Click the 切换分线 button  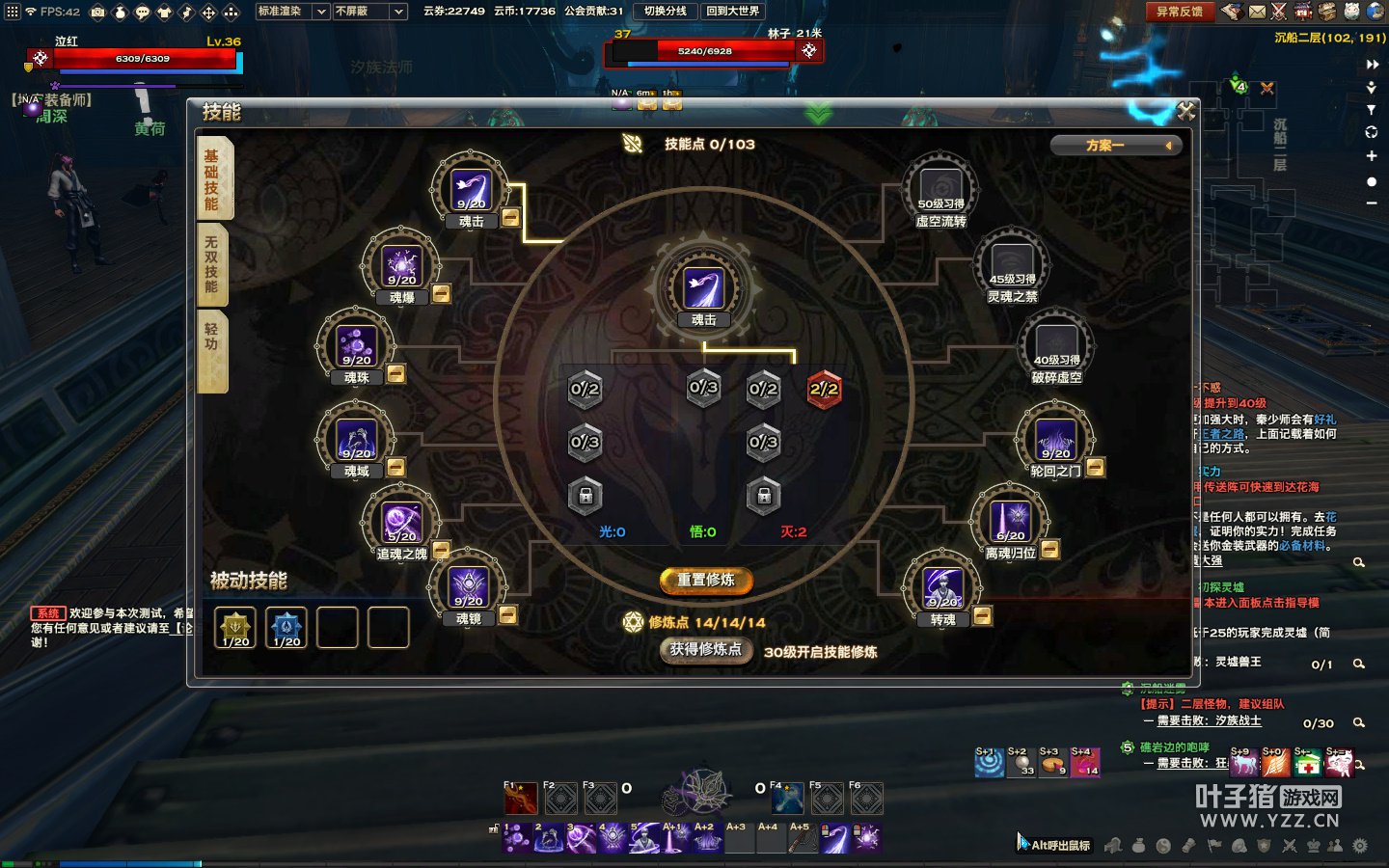pyautogui.click(x=665, y=12)
